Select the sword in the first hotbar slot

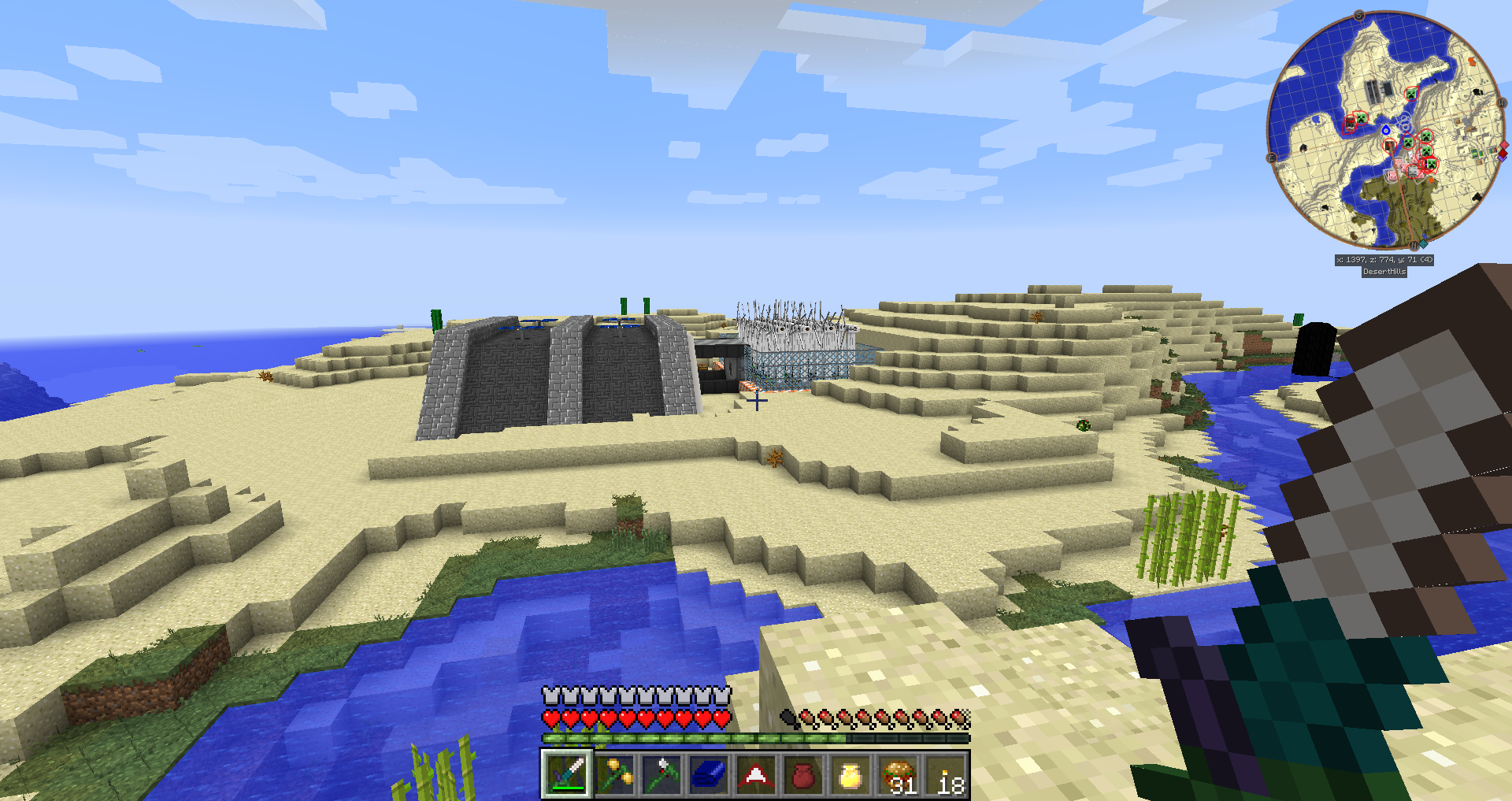coord(566,774)
